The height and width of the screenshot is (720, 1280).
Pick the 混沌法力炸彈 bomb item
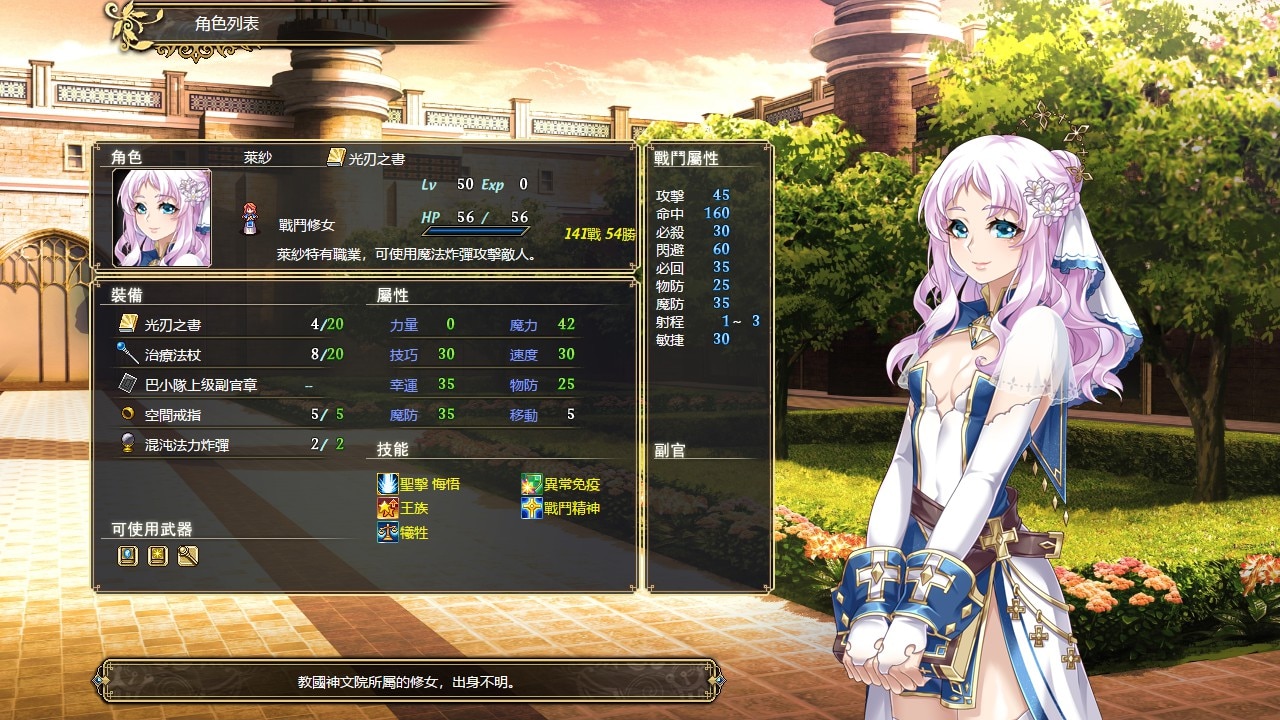230,445
